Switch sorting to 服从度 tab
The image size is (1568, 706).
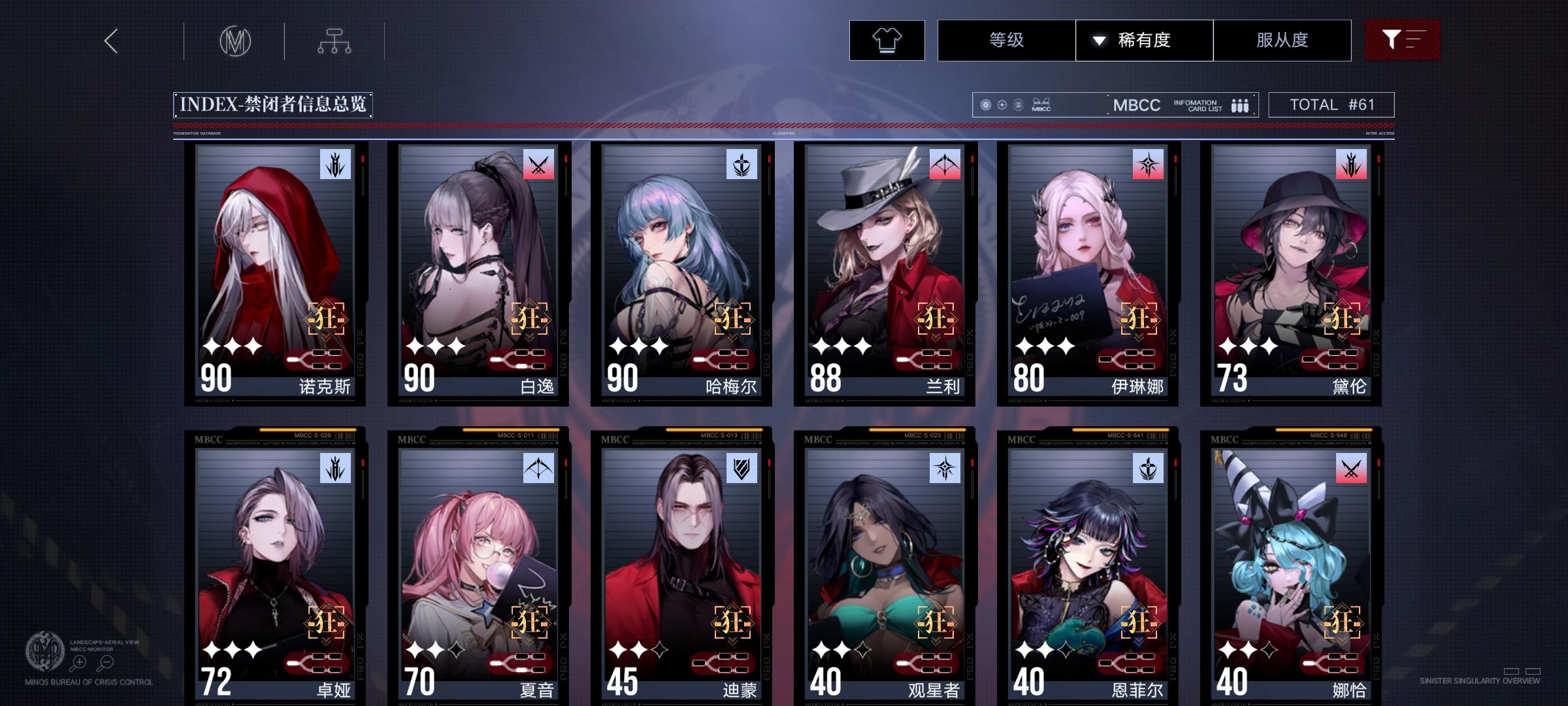tap(1282, 40)
